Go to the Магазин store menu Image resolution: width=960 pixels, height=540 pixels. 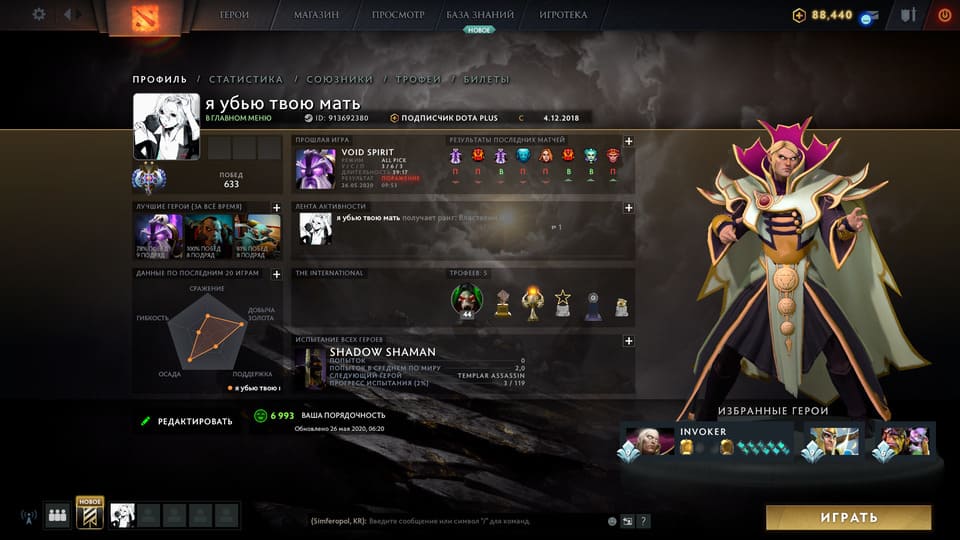316,15
